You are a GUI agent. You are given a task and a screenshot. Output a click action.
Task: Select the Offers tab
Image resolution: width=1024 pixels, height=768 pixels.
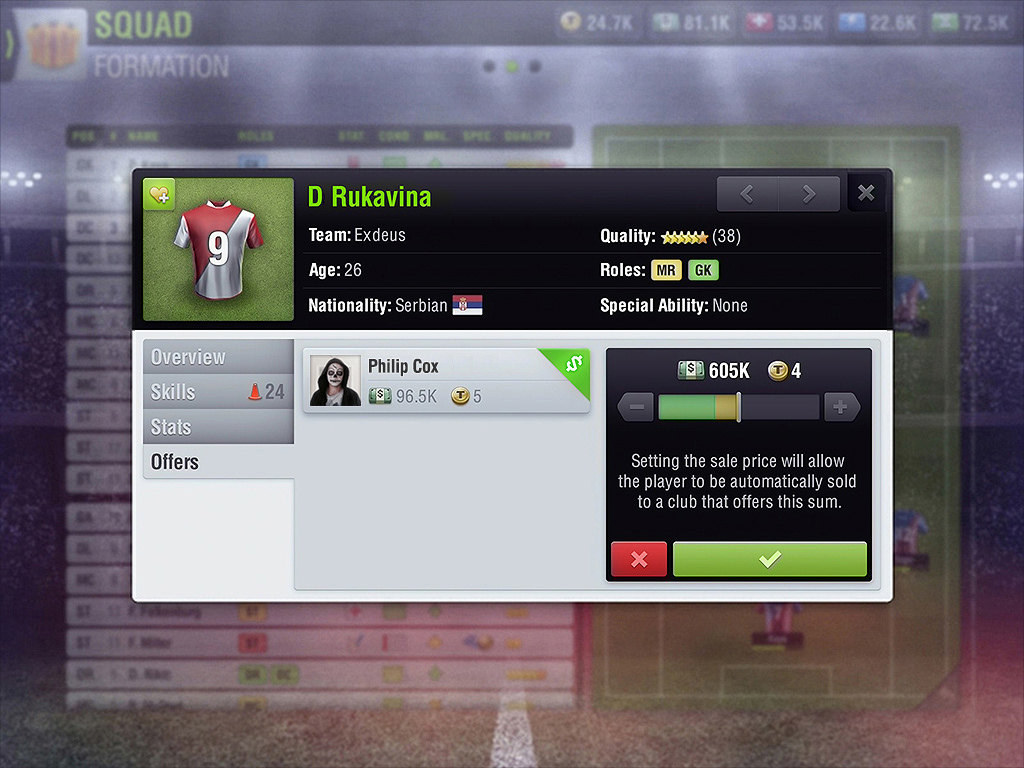[x=218, y=462]
